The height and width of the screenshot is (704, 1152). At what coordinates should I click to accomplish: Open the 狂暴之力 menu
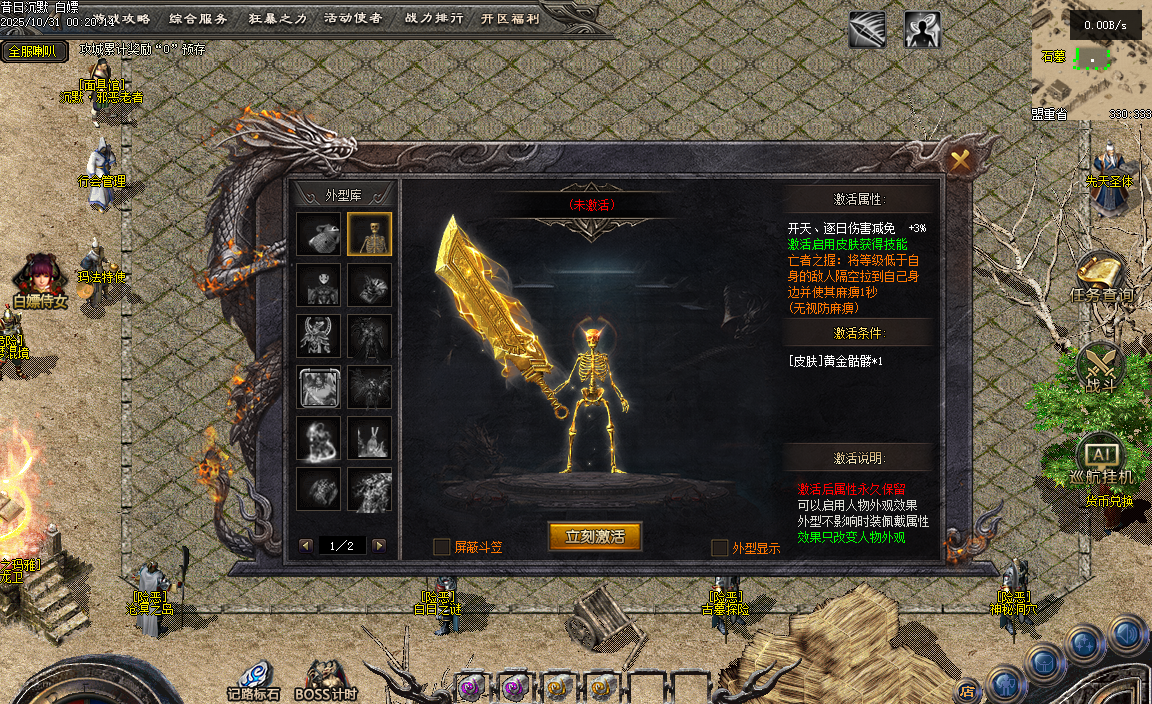tap(277, 18)
